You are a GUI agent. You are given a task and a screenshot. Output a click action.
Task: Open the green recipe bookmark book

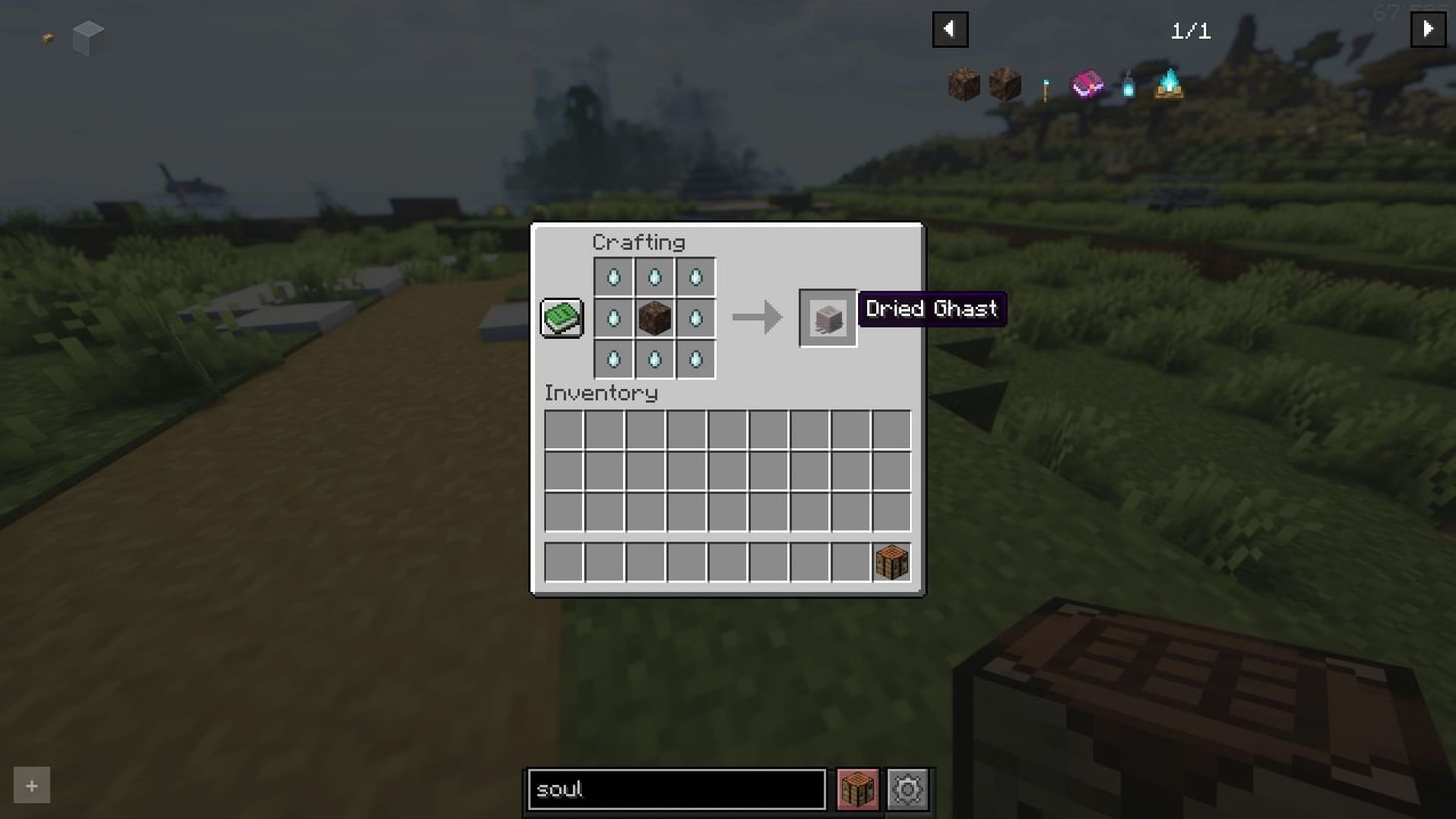(x=560, y=316)
